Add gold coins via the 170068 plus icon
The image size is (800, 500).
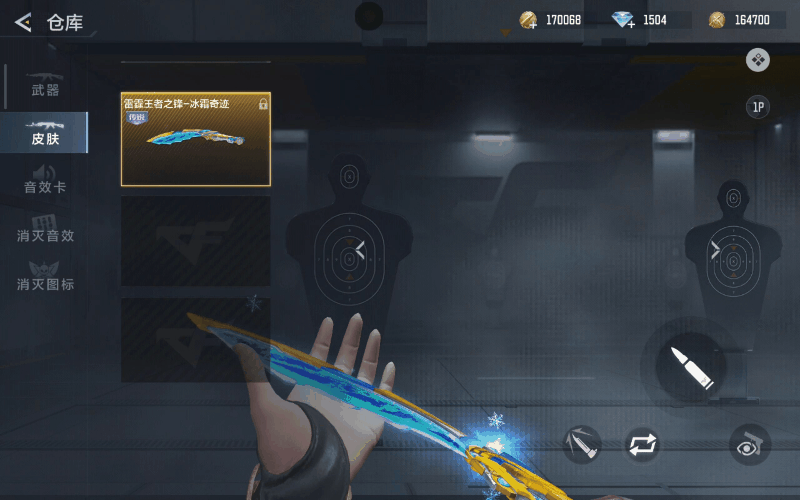[x=529, y=20]
